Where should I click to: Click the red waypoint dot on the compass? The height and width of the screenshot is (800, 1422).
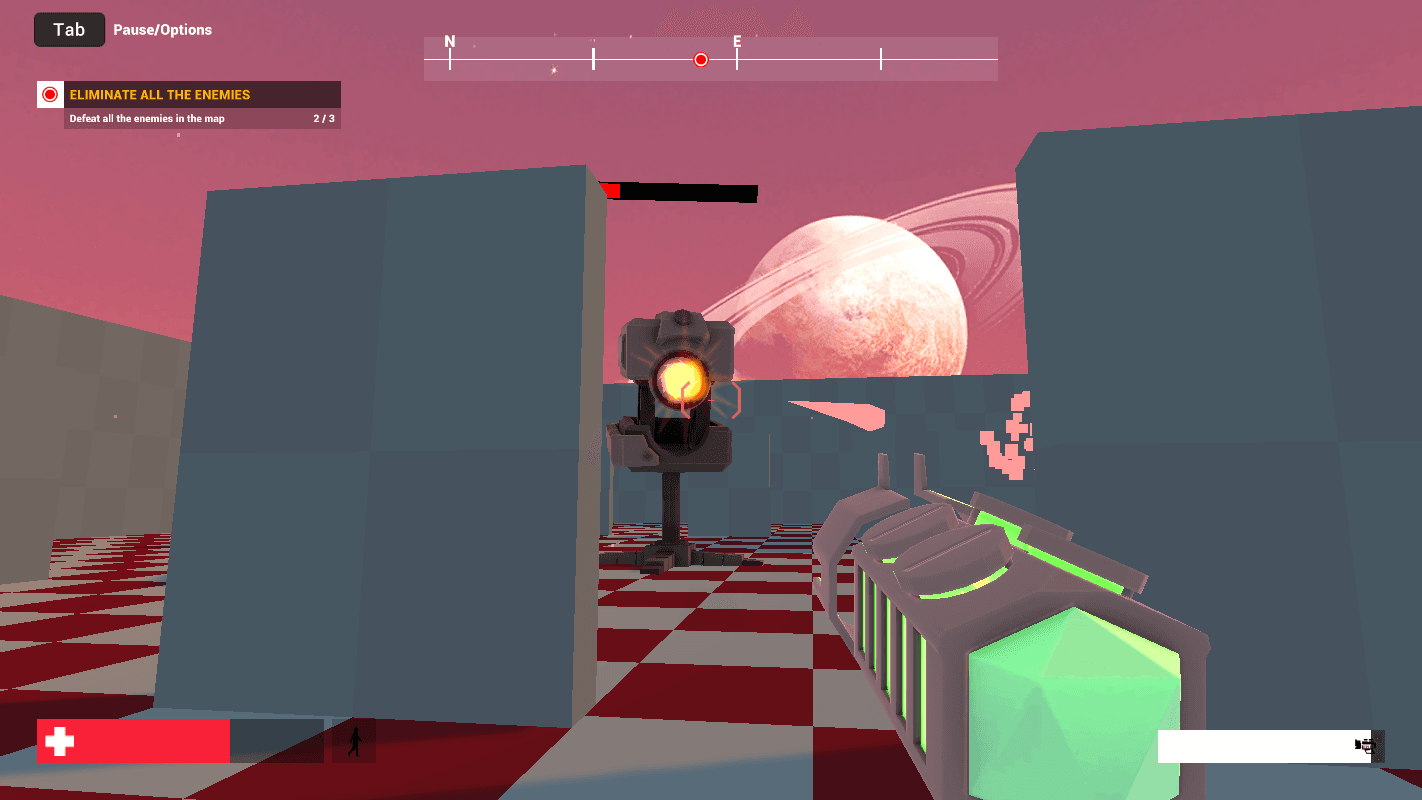coord(700,59)
